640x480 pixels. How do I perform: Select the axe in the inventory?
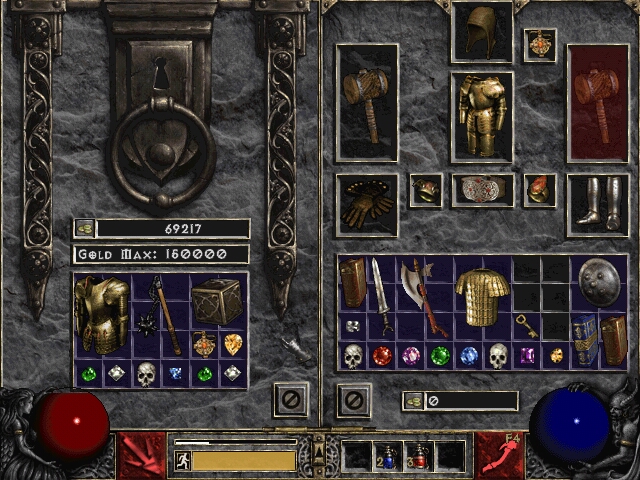pos(422,294)
